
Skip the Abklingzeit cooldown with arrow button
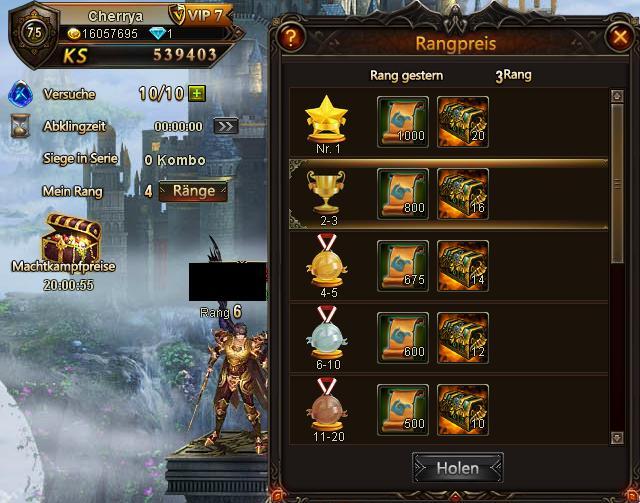226,126
